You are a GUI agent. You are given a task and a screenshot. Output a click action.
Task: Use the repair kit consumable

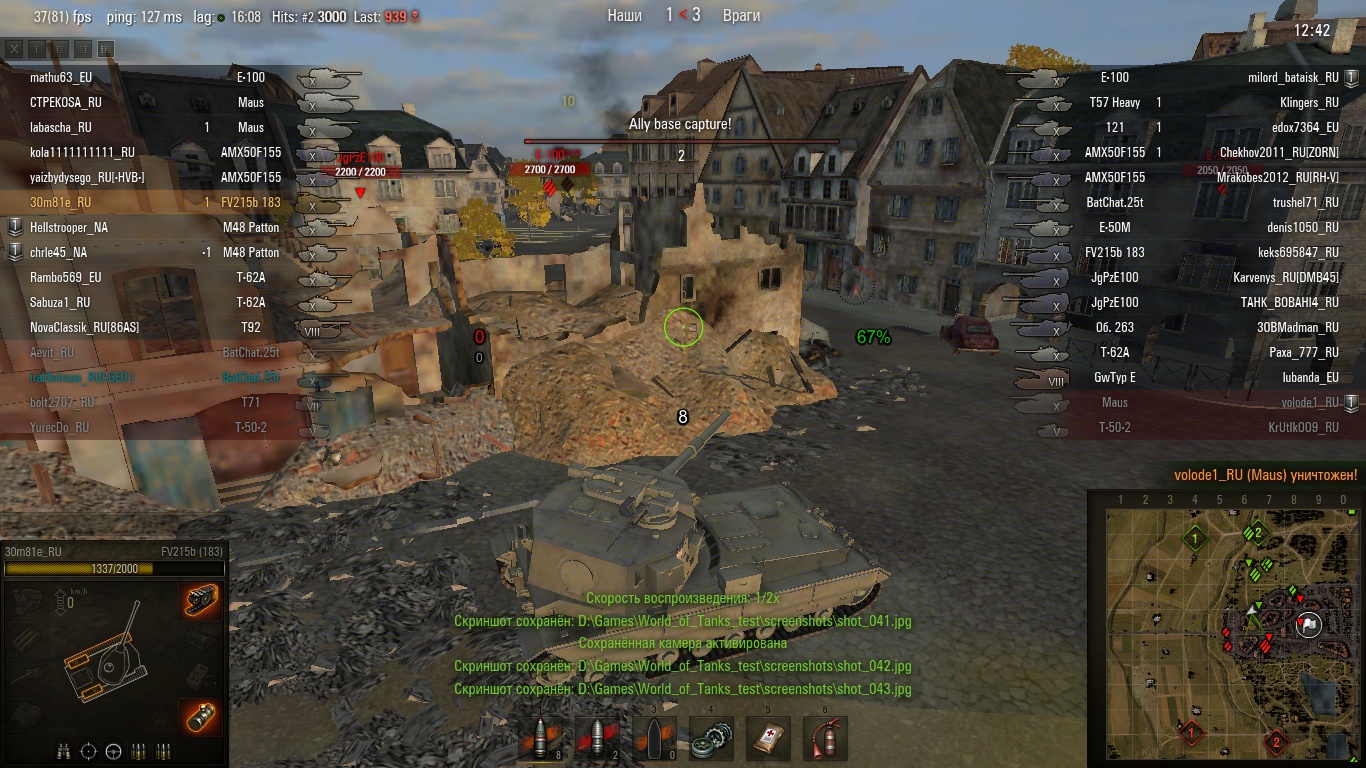711,738
